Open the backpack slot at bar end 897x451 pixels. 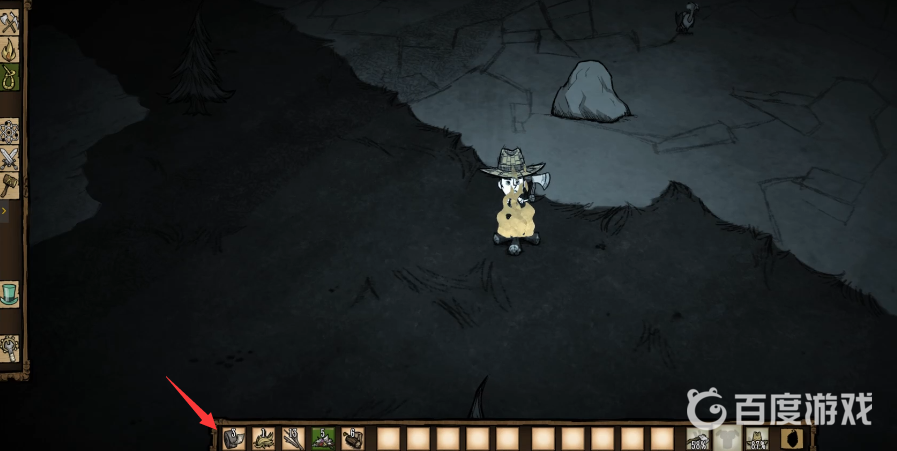point(790,438)
